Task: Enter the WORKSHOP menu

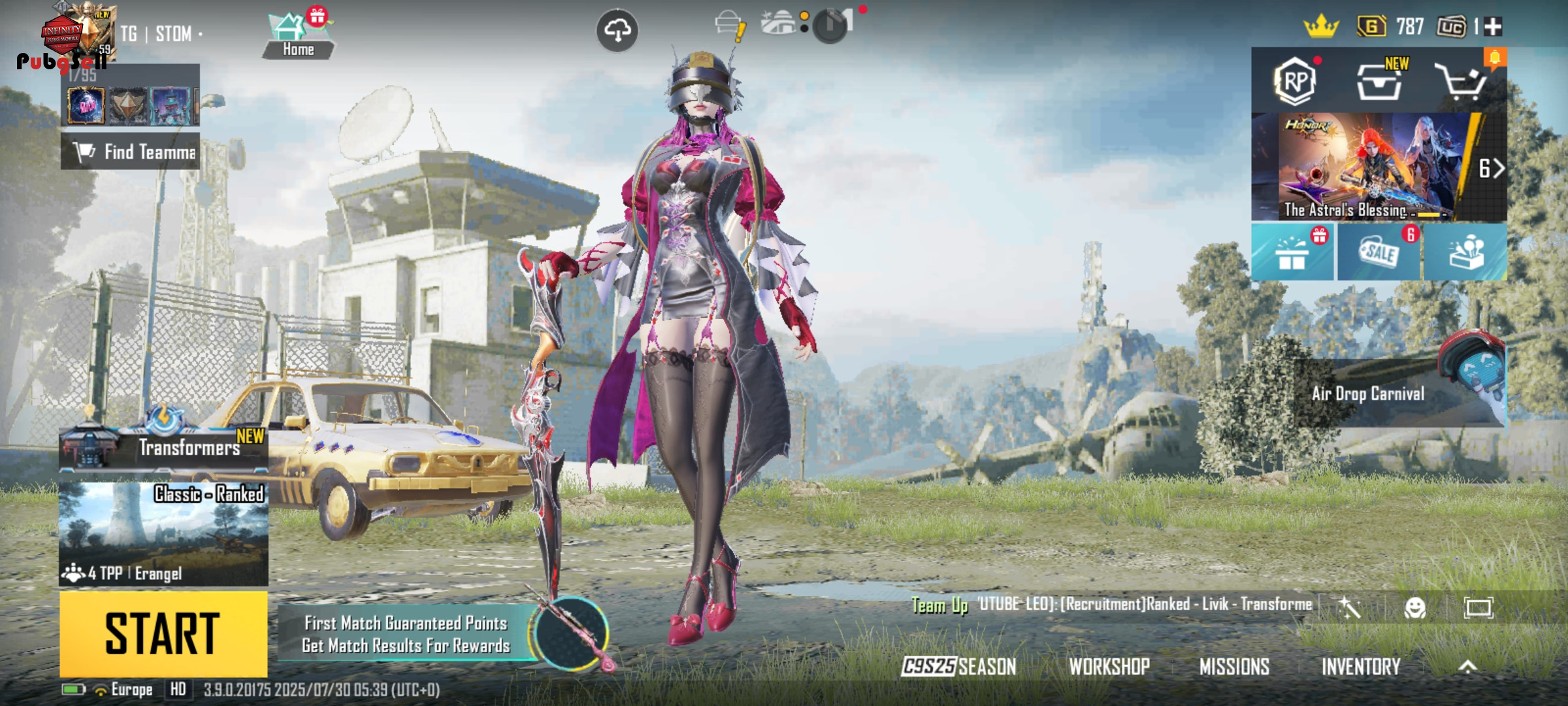Action: click(1109, 667)
